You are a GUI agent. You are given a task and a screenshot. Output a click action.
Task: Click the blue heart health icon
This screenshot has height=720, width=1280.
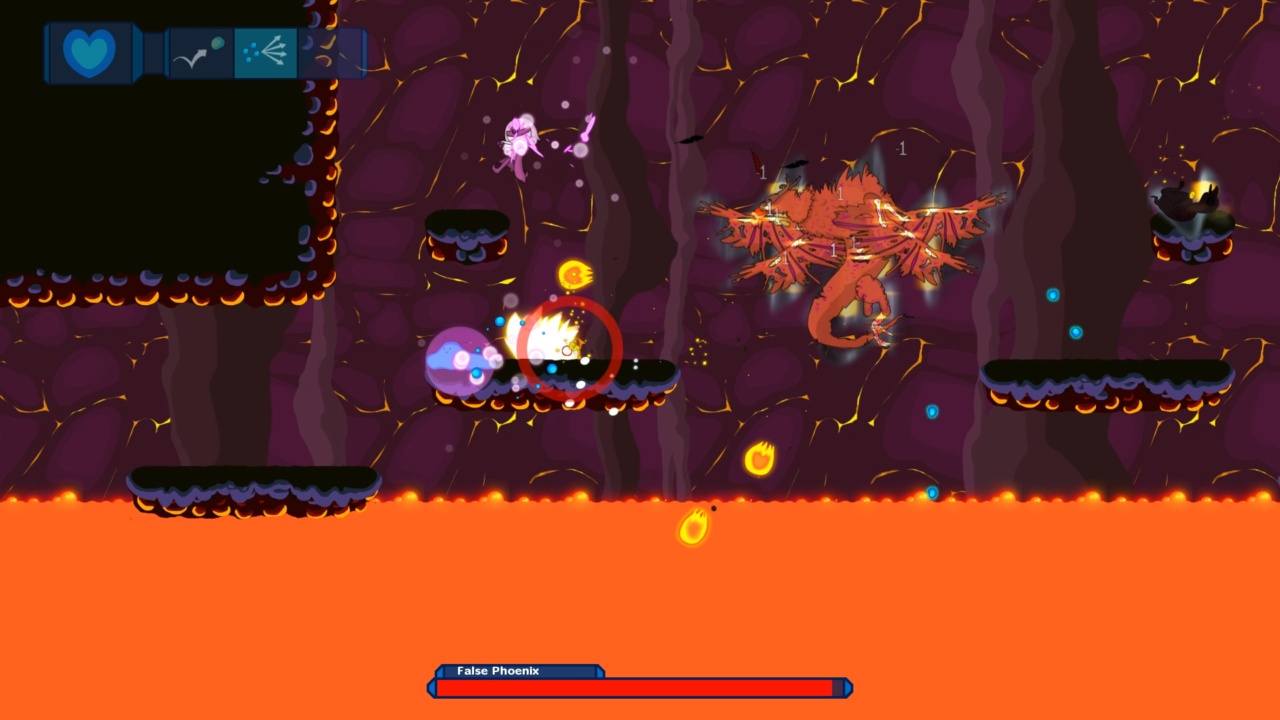tap(89, 52)
